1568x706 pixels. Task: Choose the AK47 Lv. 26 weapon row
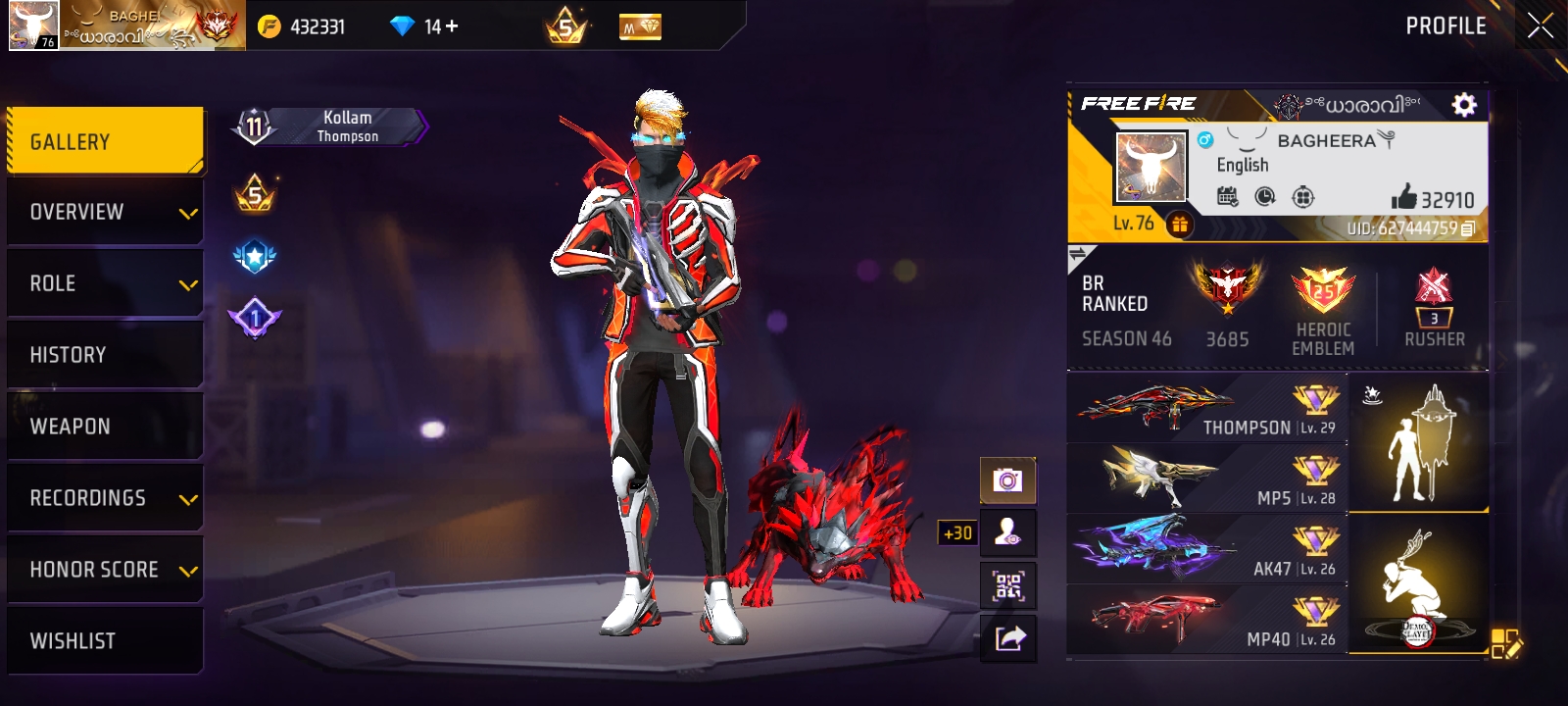1207,550
